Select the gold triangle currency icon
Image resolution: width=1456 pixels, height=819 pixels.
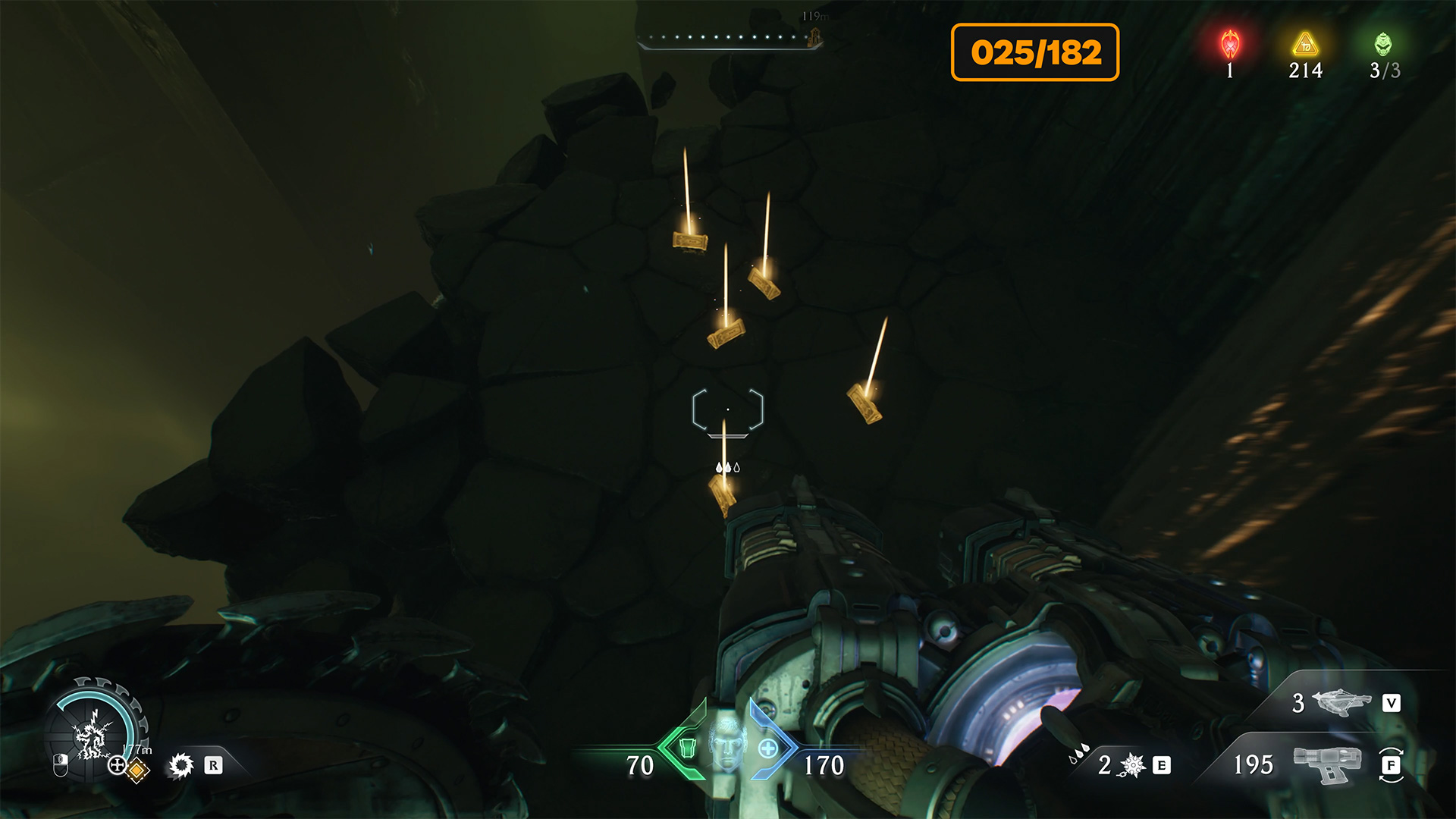coord(1305,45)
